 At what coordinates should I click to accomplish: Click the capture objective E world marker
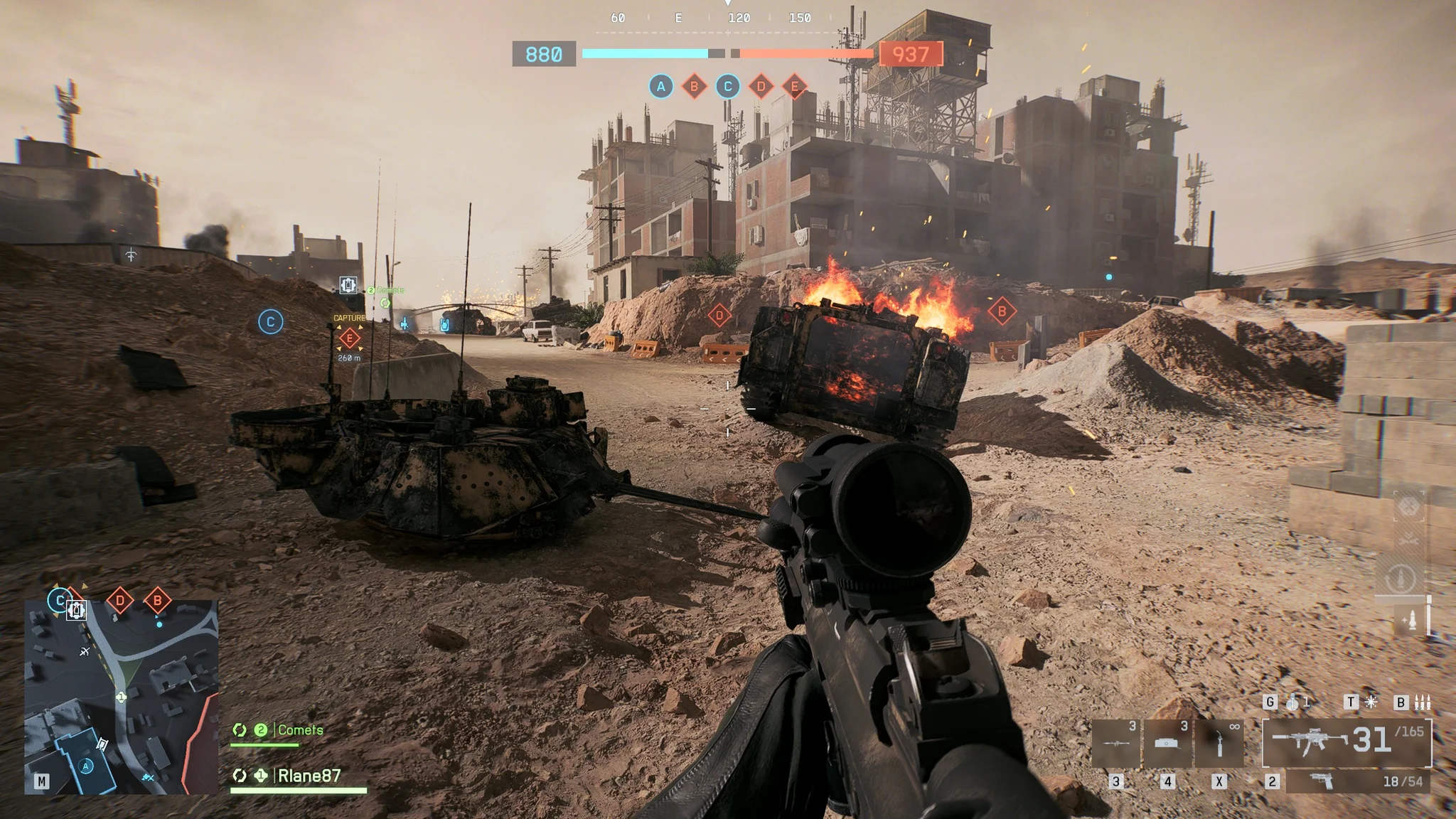[349, 338]
